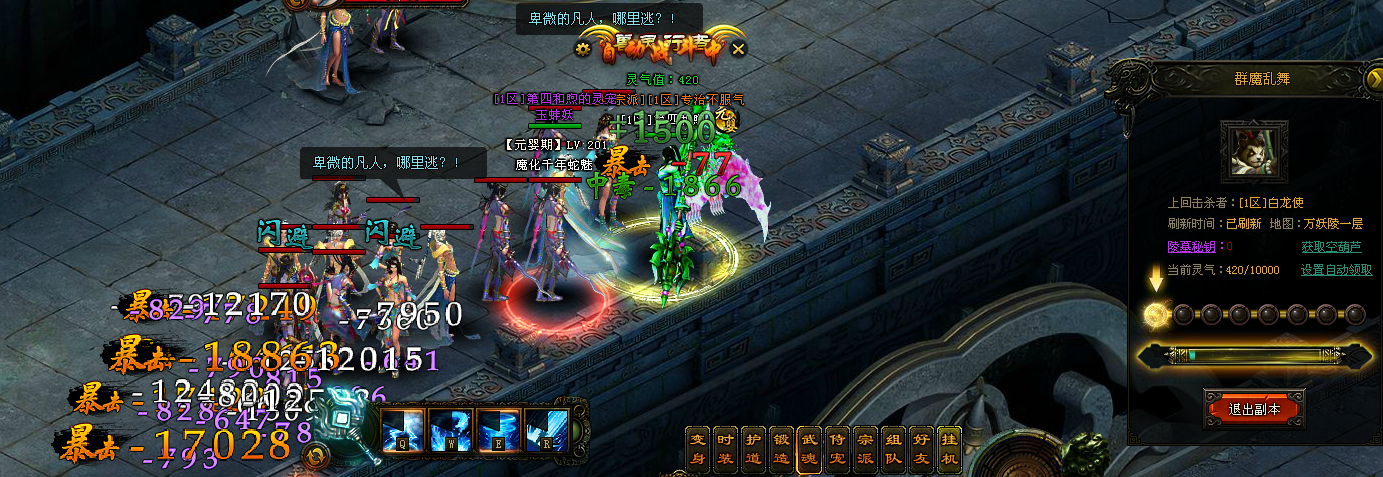This screenshot has width=1383, height=477.
Task: Open the 锻造 forging menu
Action: (782, 449)
